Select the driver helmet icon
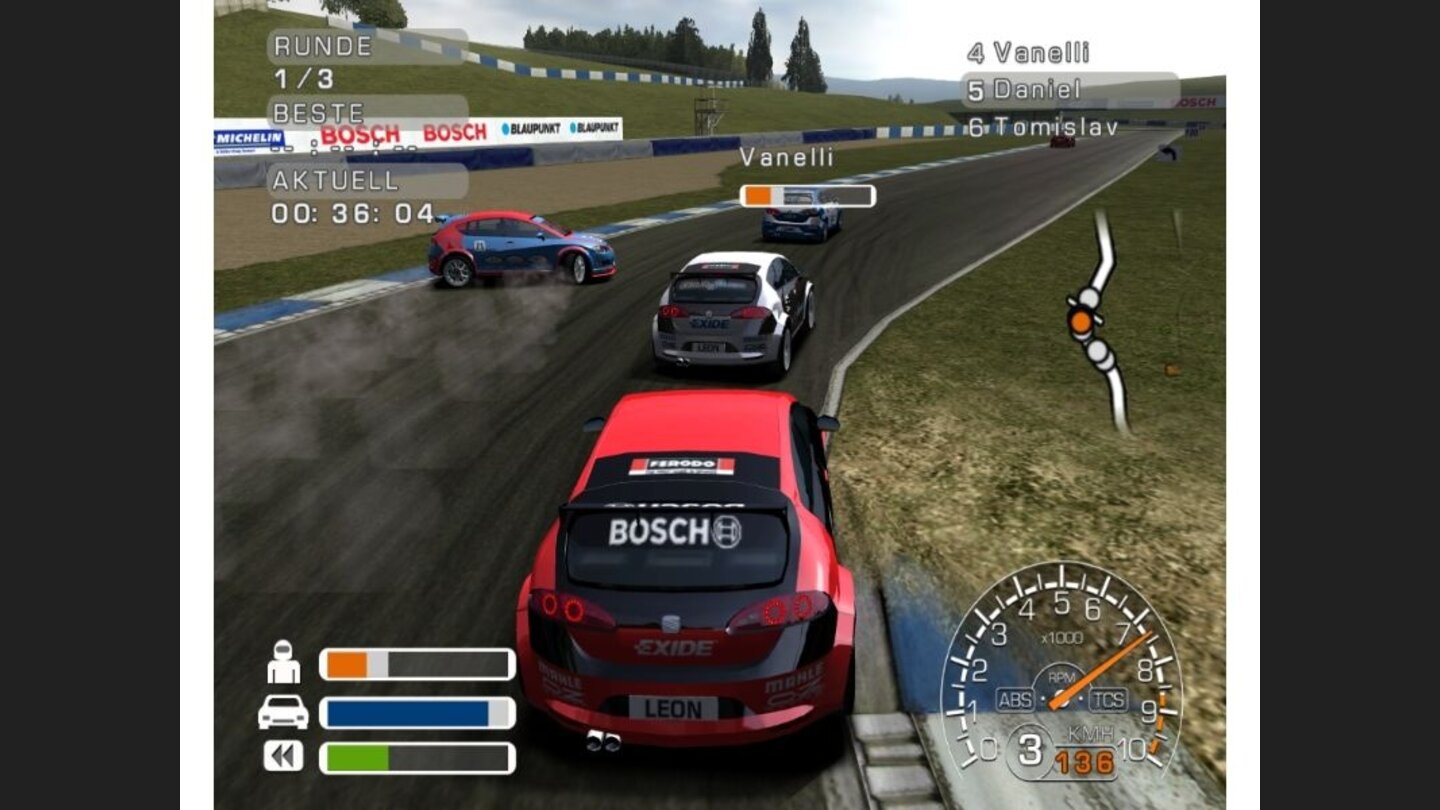Screen dimensions: 1440x810 [284, 662]
